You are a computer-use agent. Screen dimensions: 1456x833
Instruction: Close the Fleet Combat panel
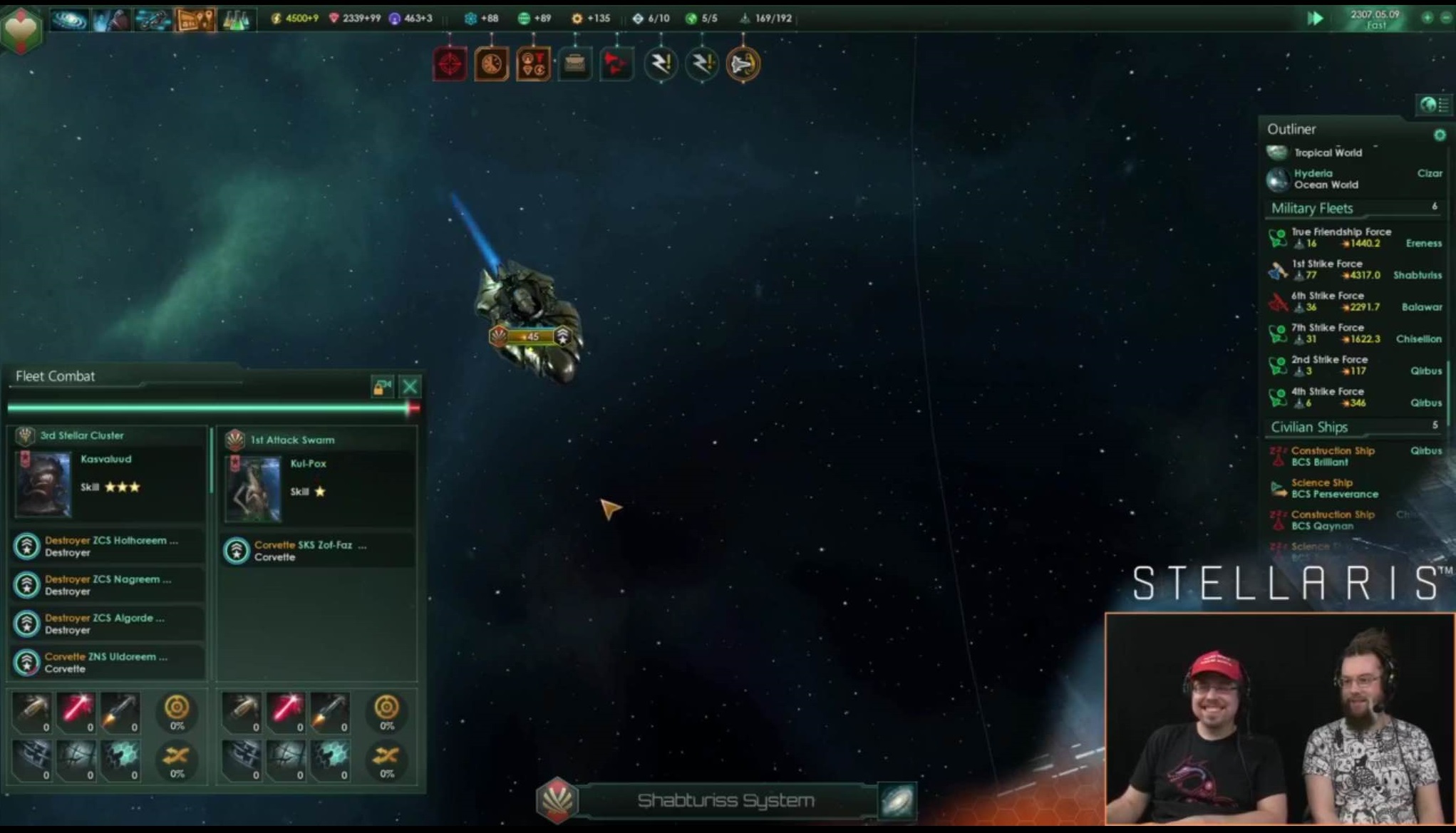(x=410, y=387)
